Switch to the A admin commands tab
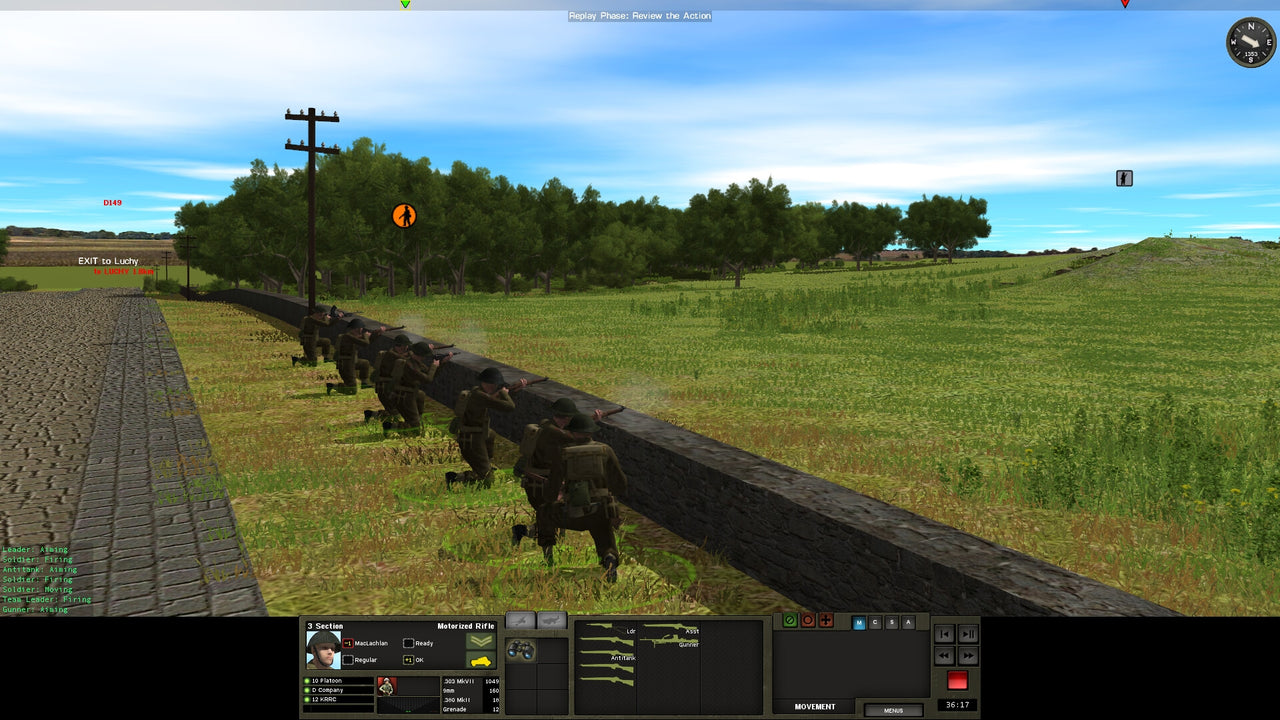The height and width of the screenshot is (720, 1280). point(908,622)
